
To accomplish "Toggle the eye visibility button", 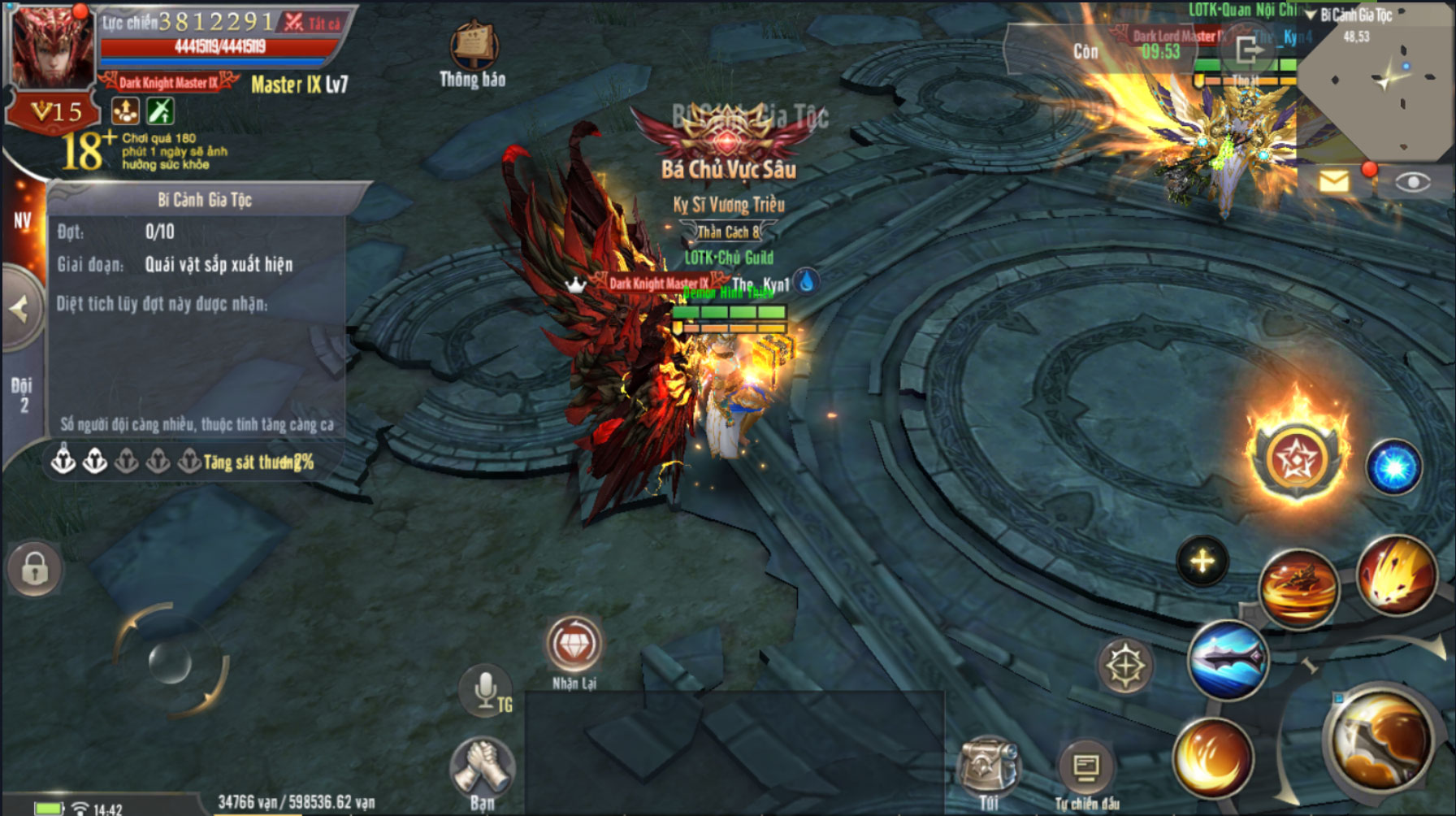I will click(x=1413, y=182).
